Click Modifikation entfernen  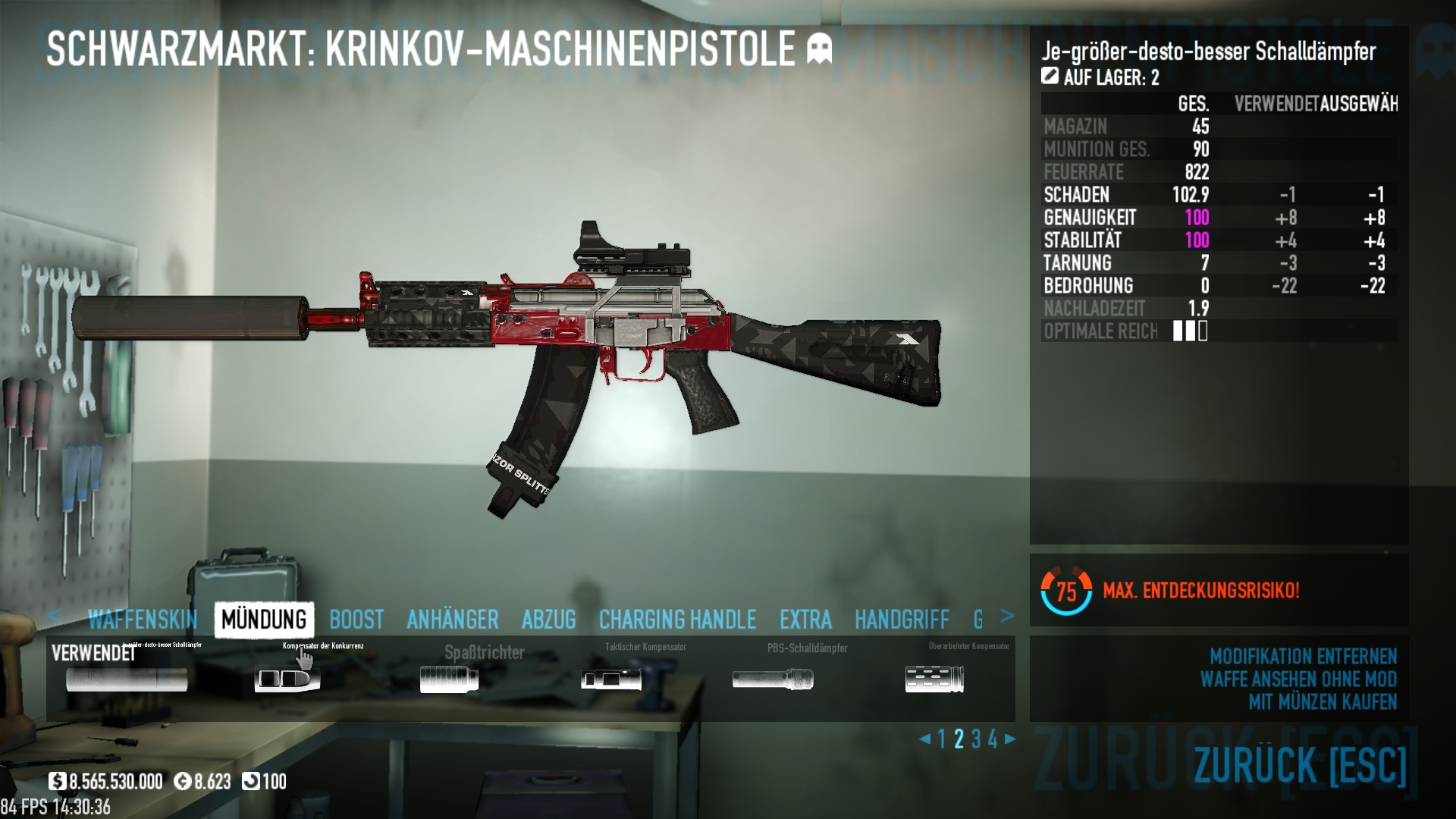point(1303,656)
